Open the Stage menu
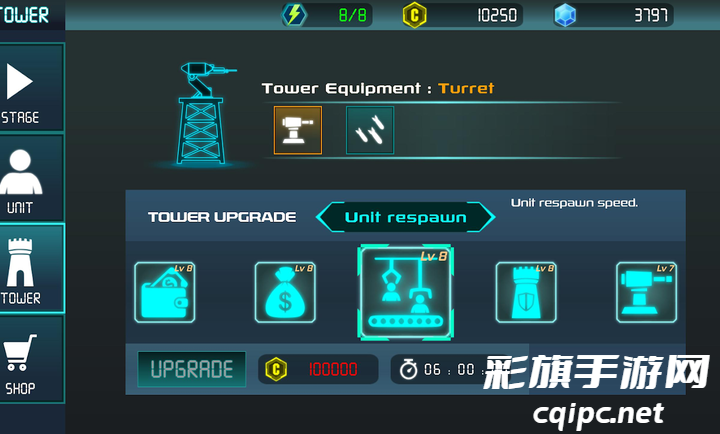Image resolution: width=720 pixels, height=434 pixels. (23, 90)
